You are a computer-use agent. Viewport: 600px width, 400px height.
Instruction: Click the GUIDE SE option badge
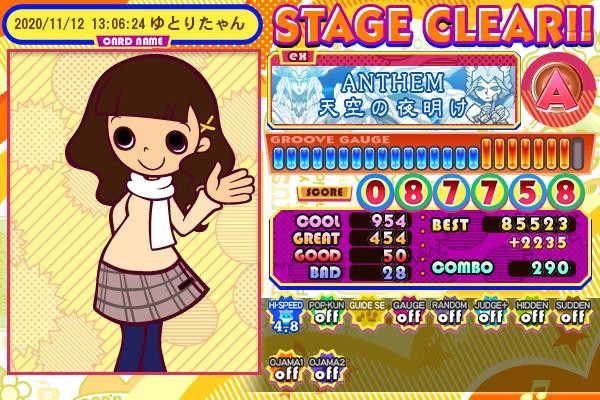[364, 314]
